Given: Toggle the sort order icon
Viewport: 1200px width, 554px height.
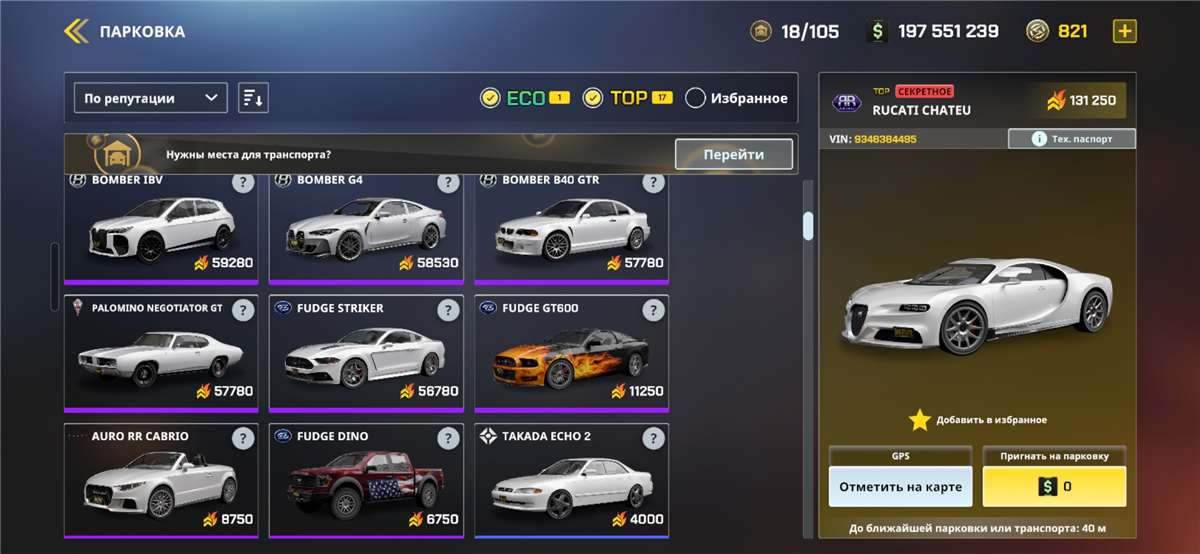Looking at the screenshot, I should (x=253, y=98).
